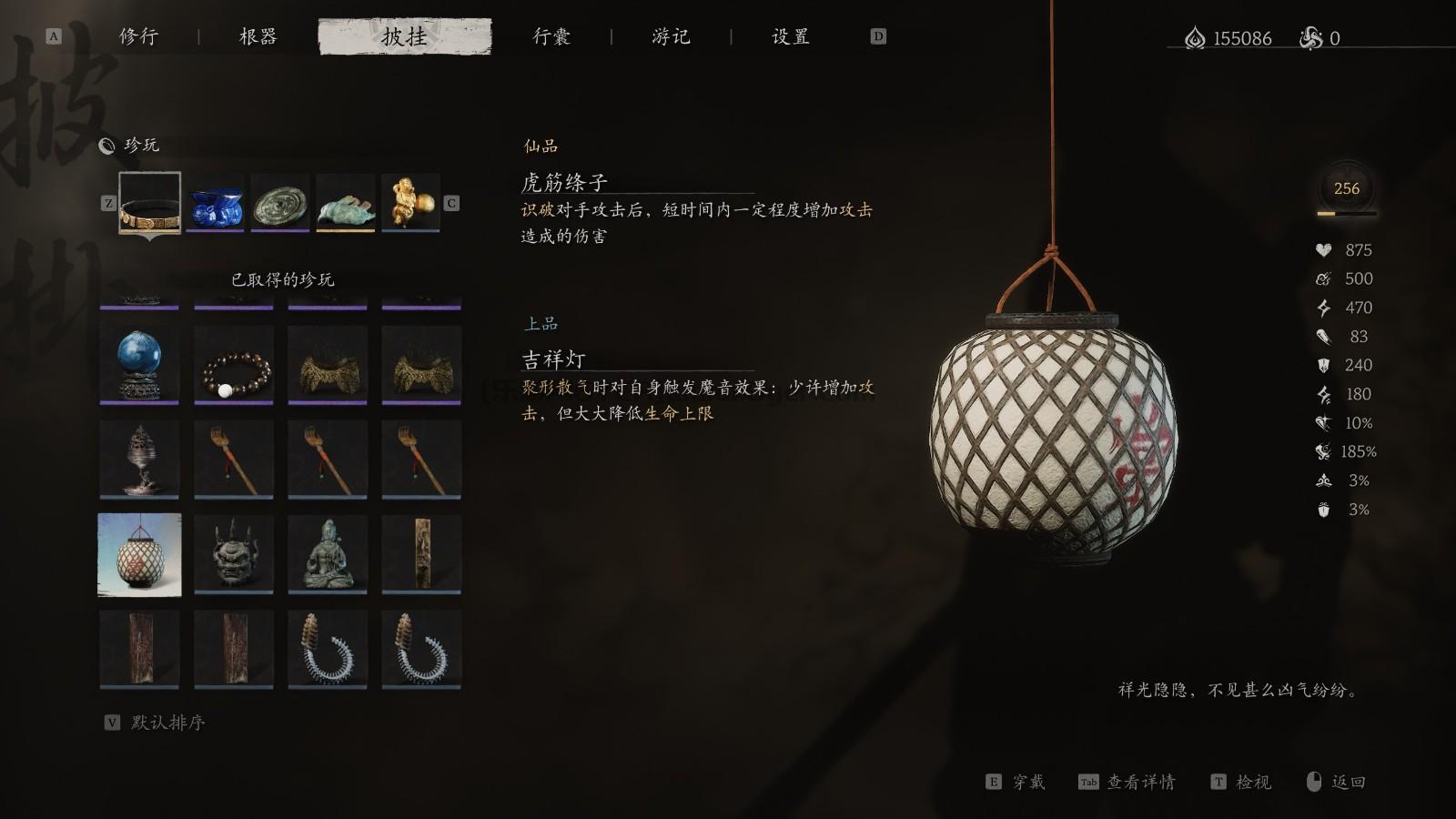Image resolution: width=1456 pixels, height=819 pixels.
Task: Click the mana cloud stat icon showing 500
Action: tap(1324, 279)
